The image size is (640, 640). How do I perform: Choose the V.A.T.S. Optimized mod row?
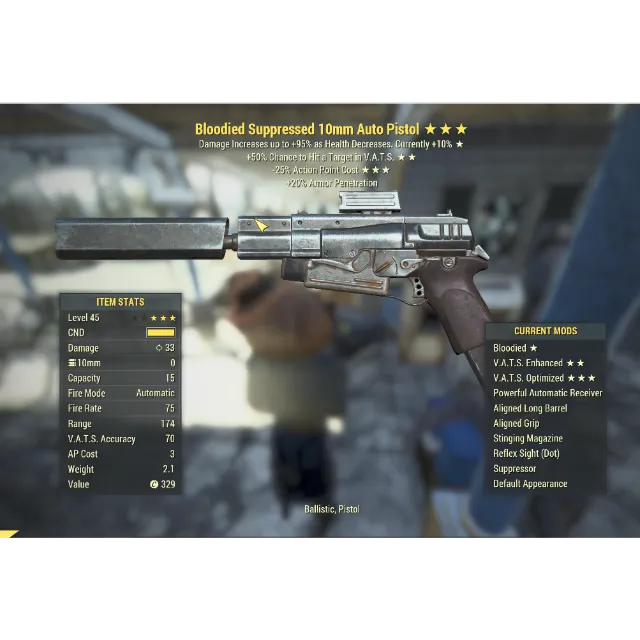tap(544, 378)
